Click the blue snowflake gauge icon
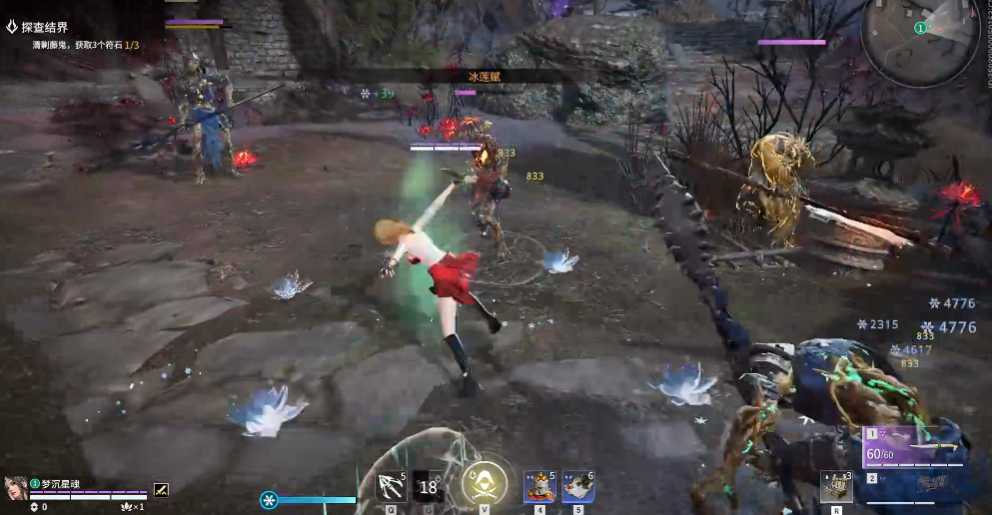Screen dimensions: 992x515 (269, 500)
